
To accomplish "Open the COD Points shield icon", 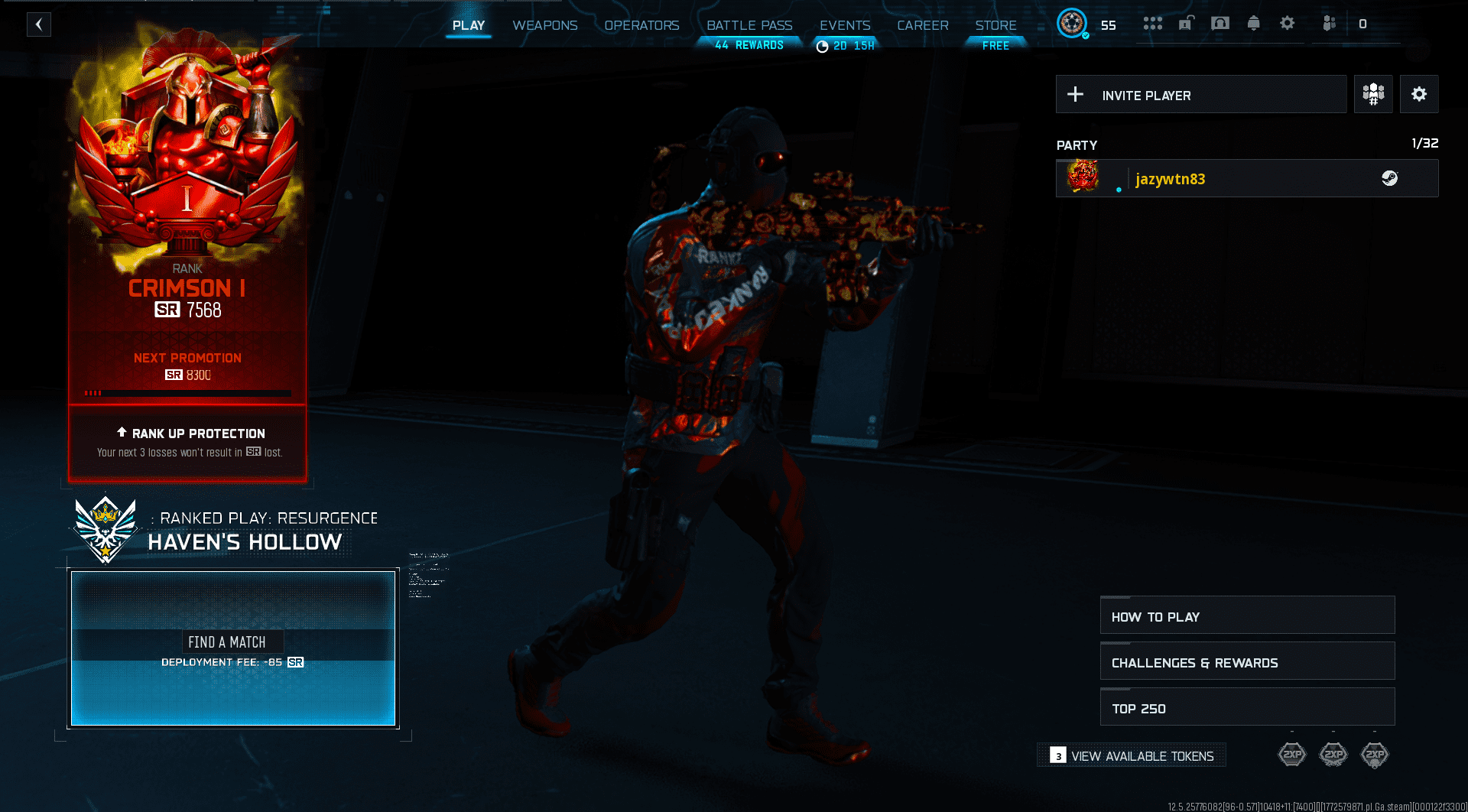I will tap(1329, 24).
